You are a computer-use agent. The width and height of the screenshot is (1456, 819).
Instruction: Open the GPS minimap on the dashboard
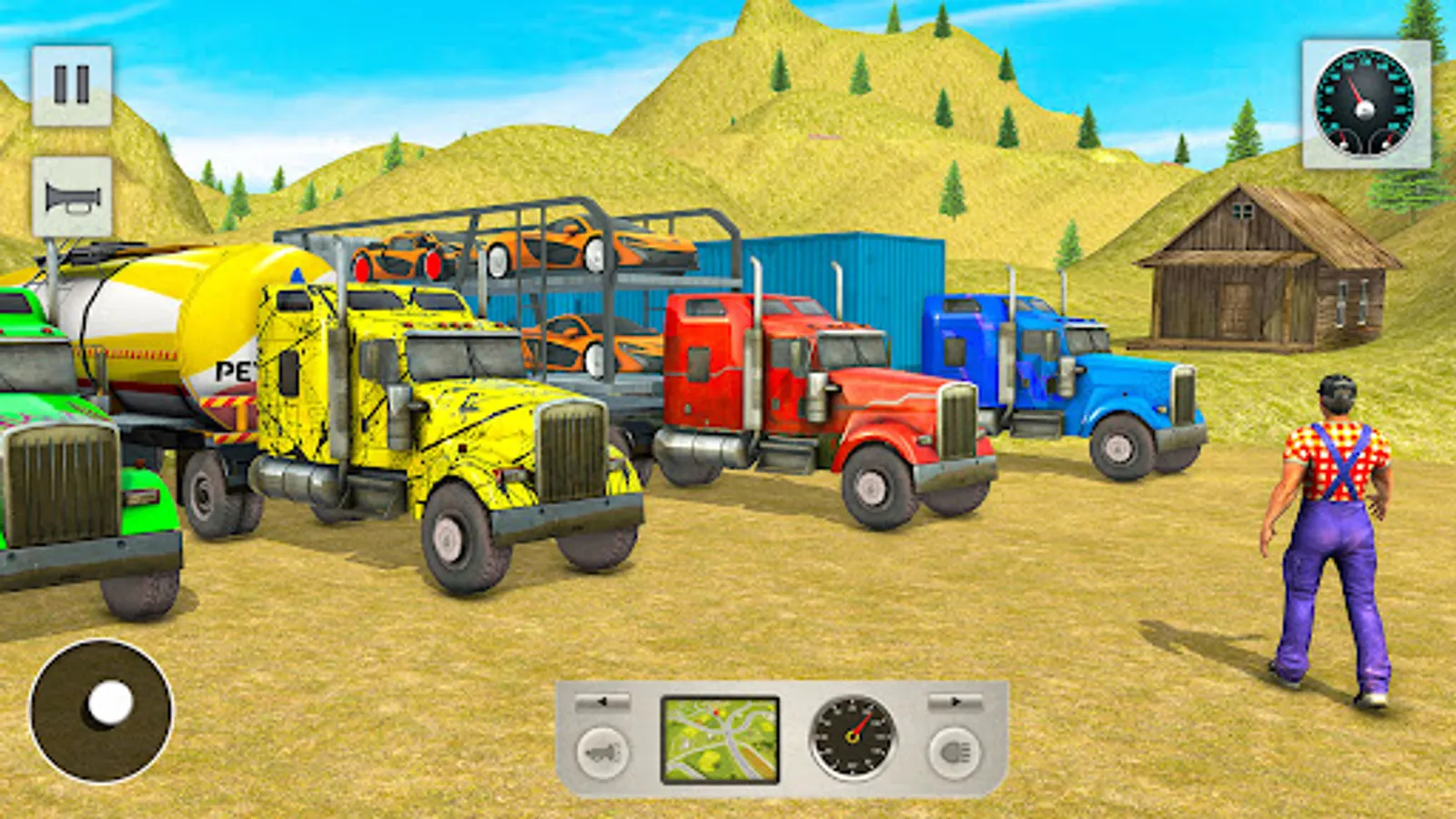pos(719,739)
